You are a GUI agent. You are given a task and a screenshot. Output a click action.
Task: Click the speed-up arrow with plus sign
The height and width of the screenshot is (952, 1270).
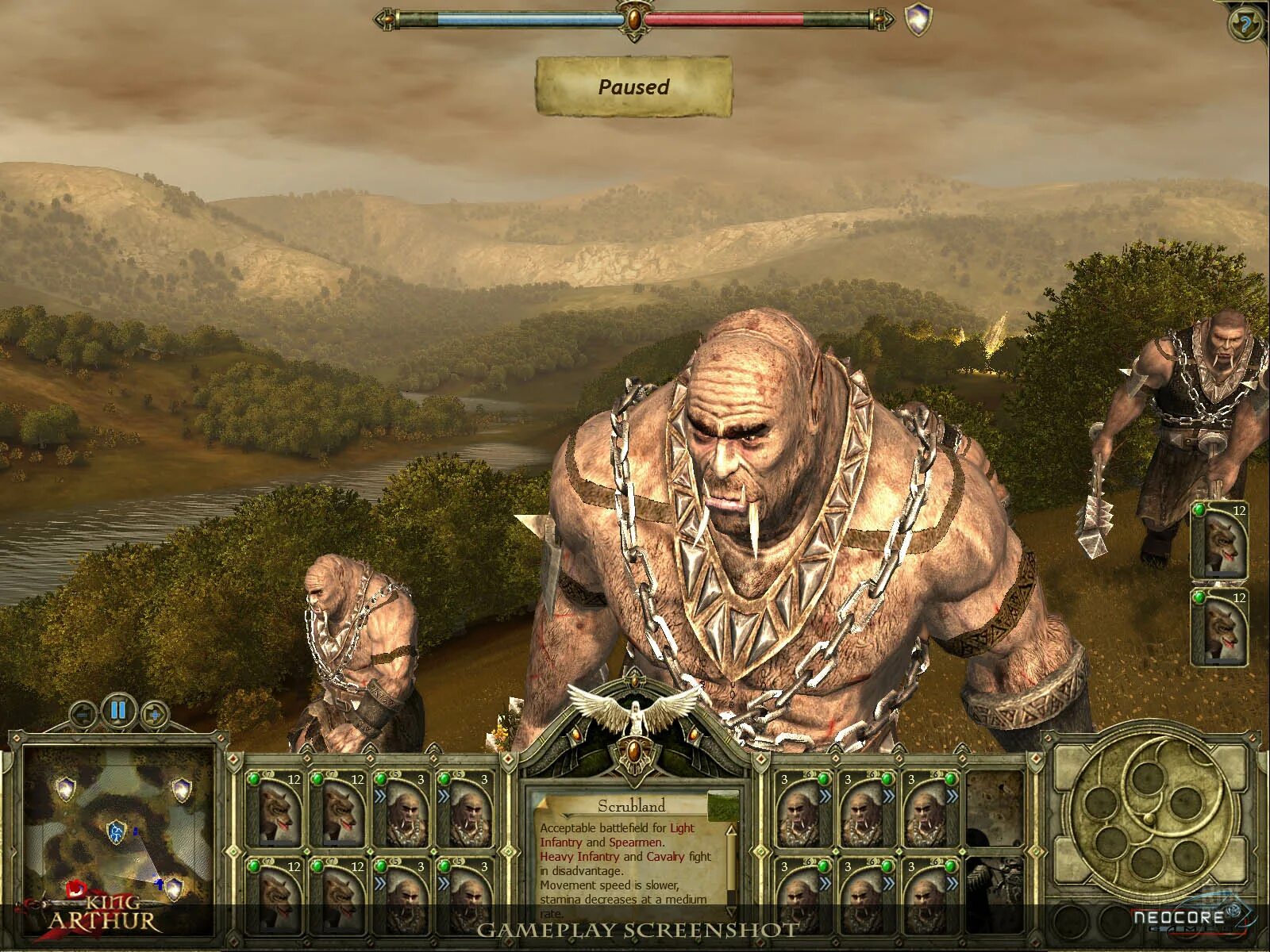point(155,714)
